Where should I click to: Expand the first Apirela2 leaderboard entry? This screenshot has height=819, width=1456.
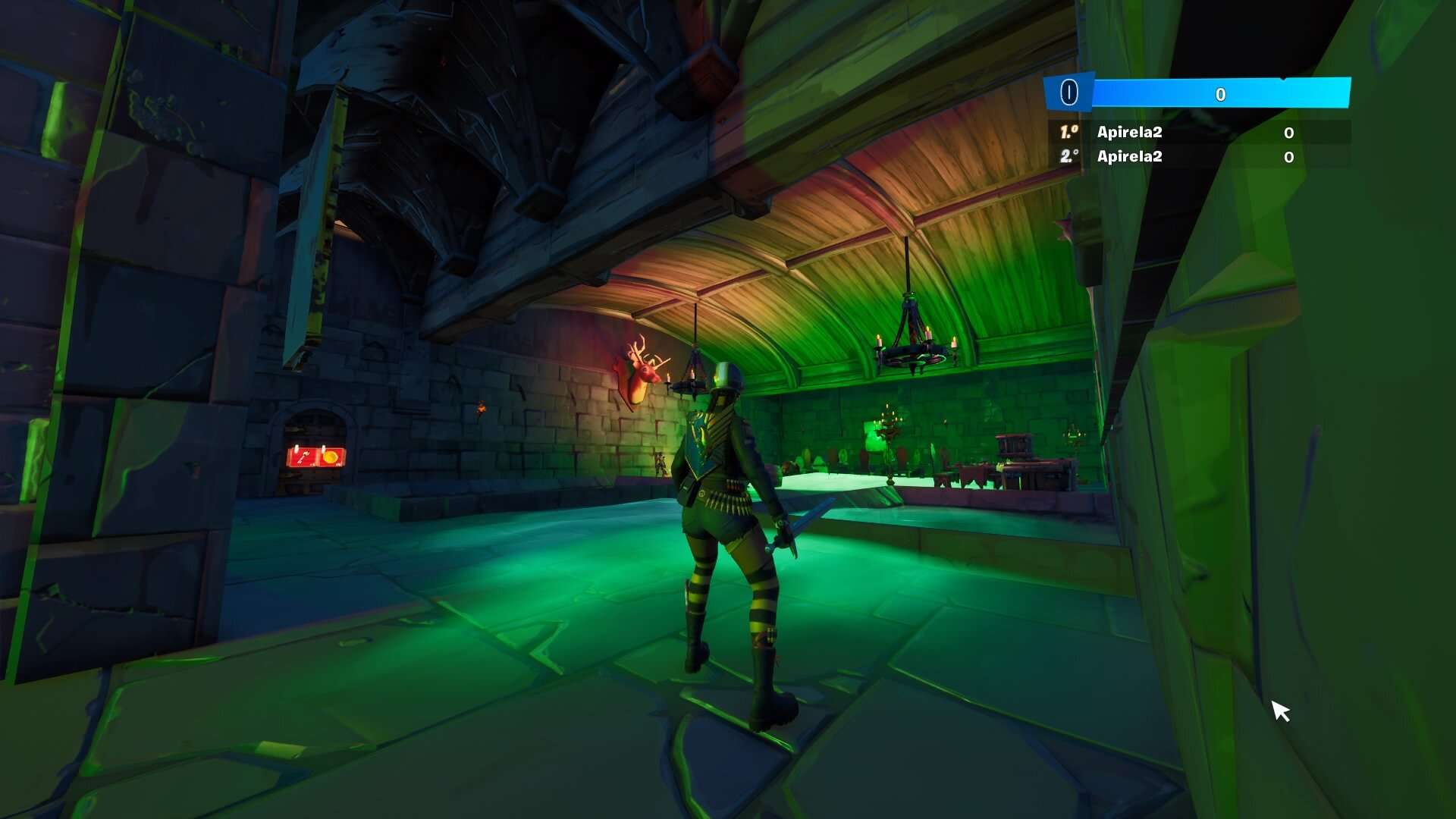point(1130,132)
